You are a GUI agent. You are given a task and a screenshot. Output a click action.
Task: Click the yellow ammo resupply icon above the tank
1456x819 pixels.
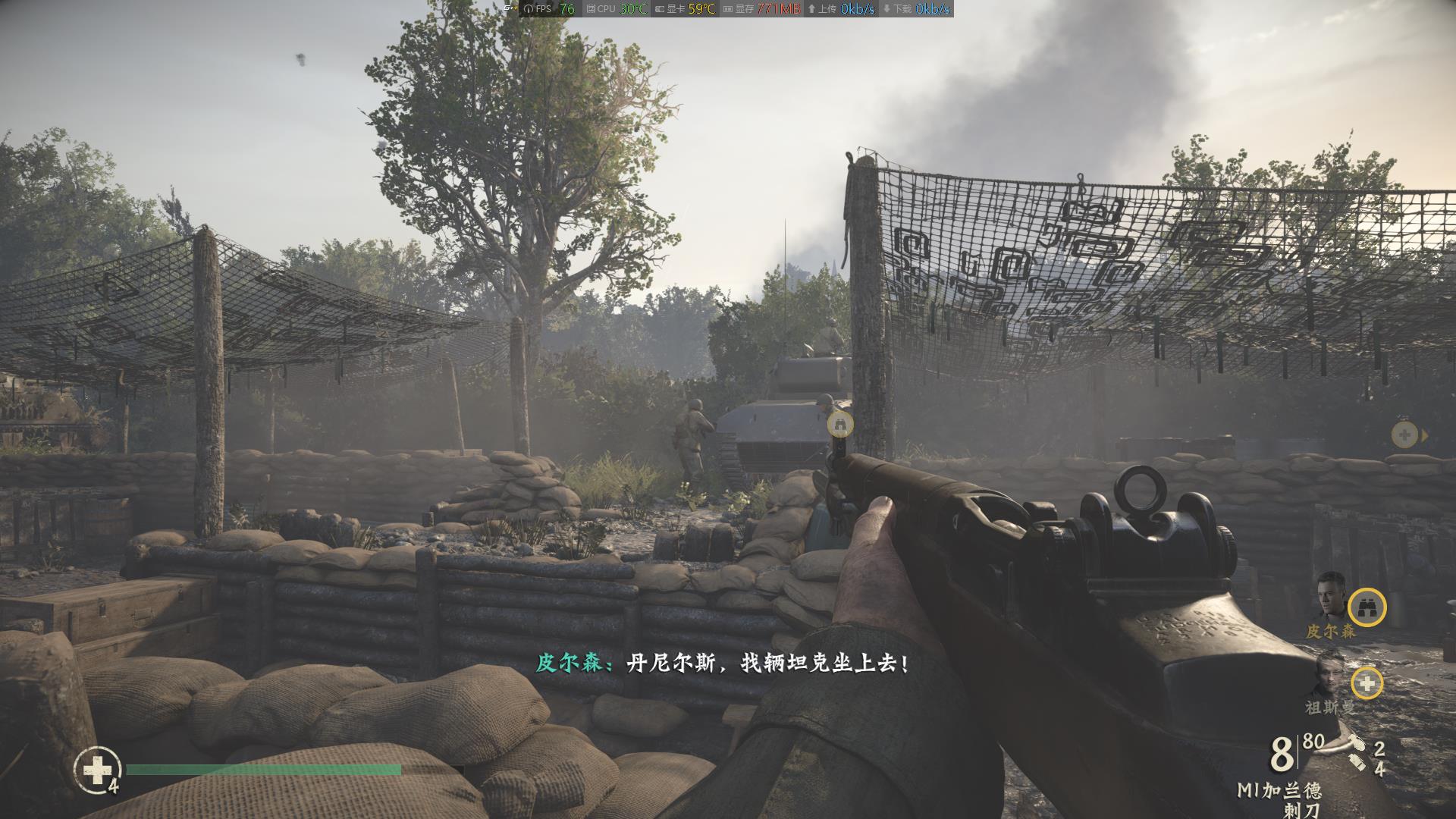click(839, 423)
